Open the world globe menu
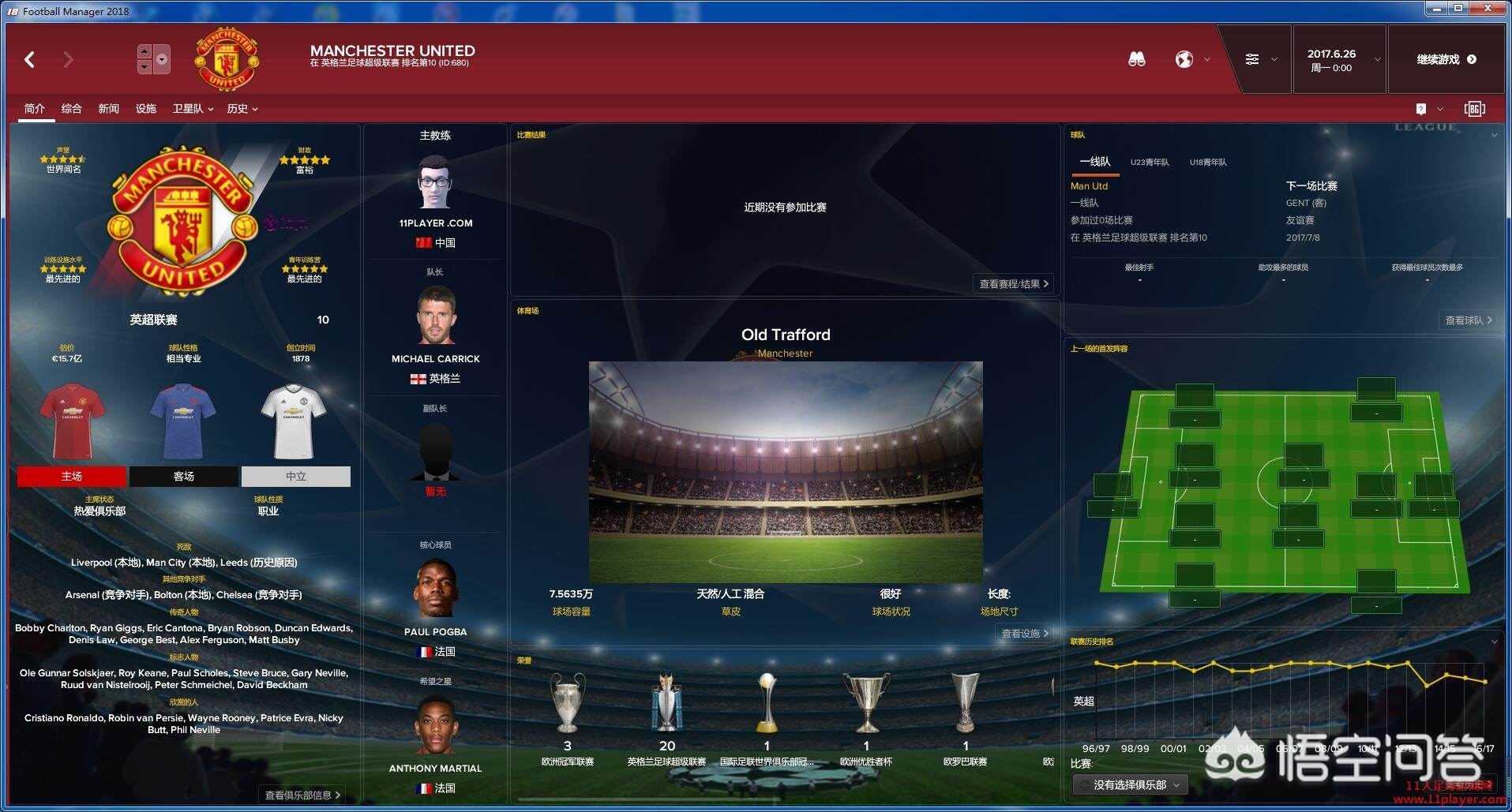1512x812 pixels. (1184, 59)
